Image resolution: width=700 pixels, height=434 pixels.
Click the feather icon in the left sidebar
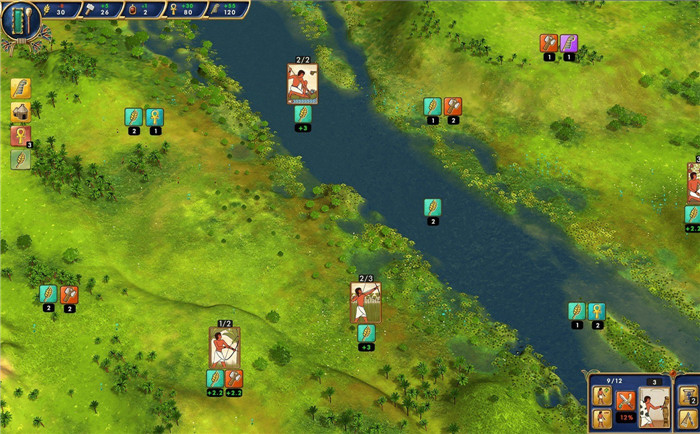point(21,89)
